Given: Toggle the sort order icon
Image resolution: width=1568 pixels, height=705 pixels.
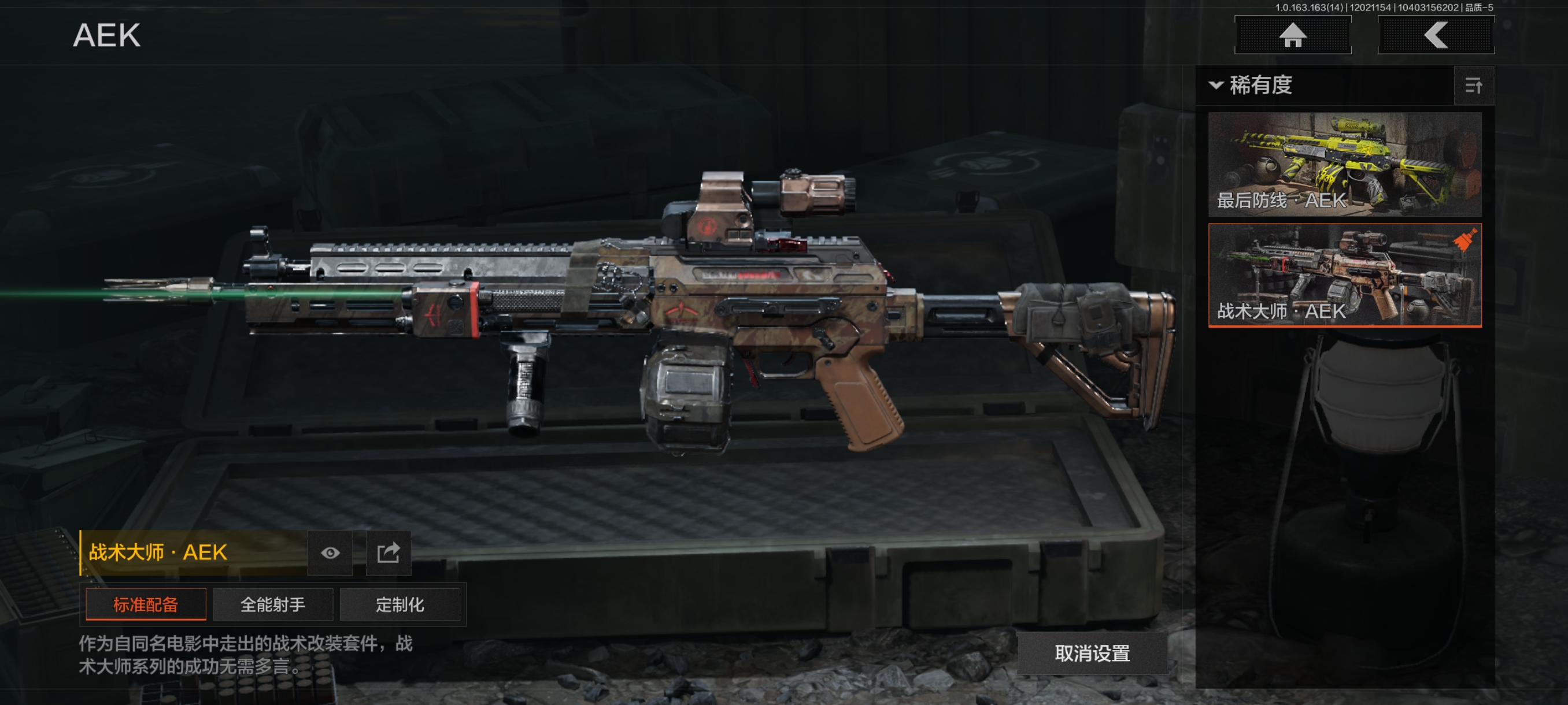Looking at the screenshot, I should pos(1473,86).
